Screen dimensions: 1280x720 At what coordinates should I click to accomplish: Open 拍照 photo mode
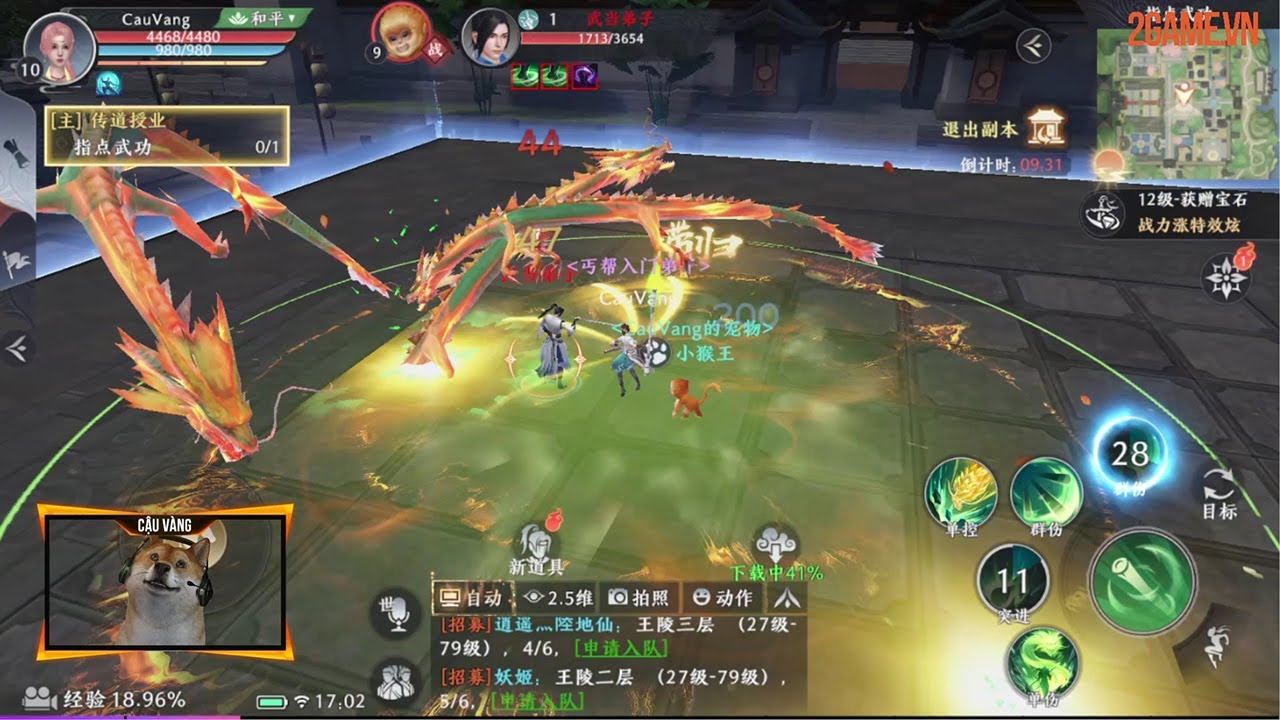tap(640, 598)
